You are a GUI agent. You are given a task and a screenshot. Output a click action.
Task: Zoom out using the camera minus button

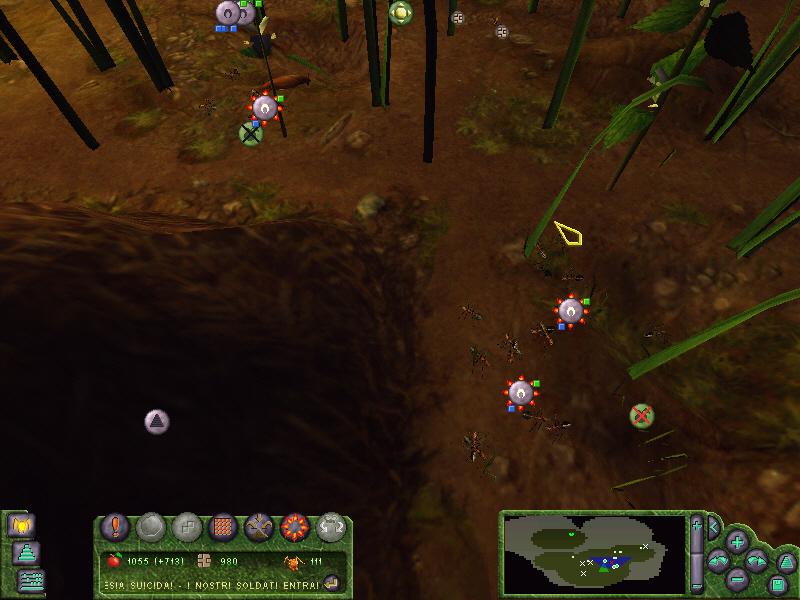(x=737, y=579)
